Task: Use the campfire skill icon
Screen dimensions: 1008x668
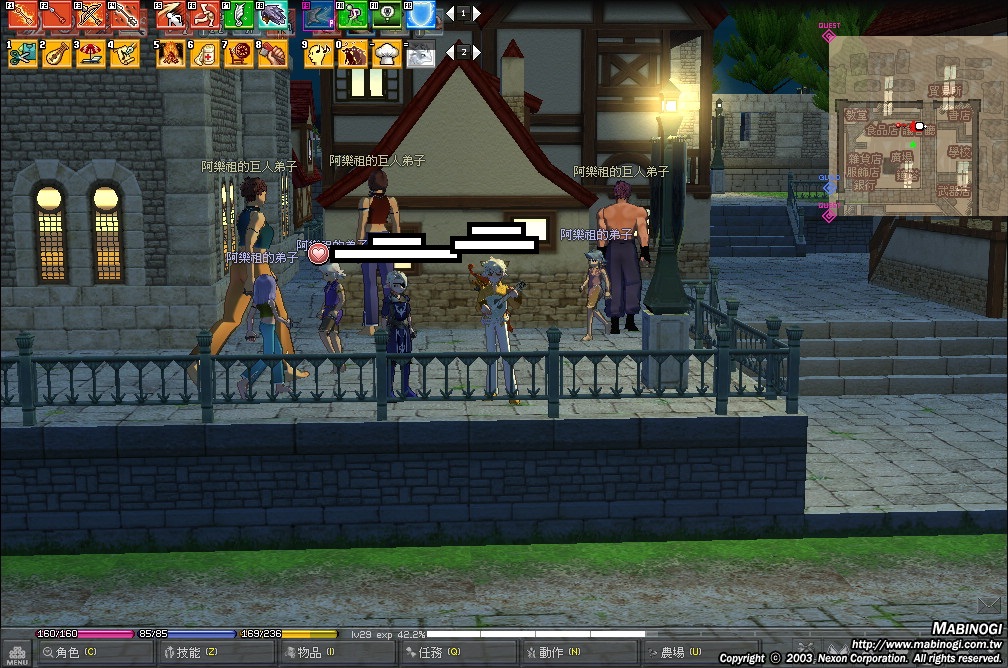Action: point(171,53)
